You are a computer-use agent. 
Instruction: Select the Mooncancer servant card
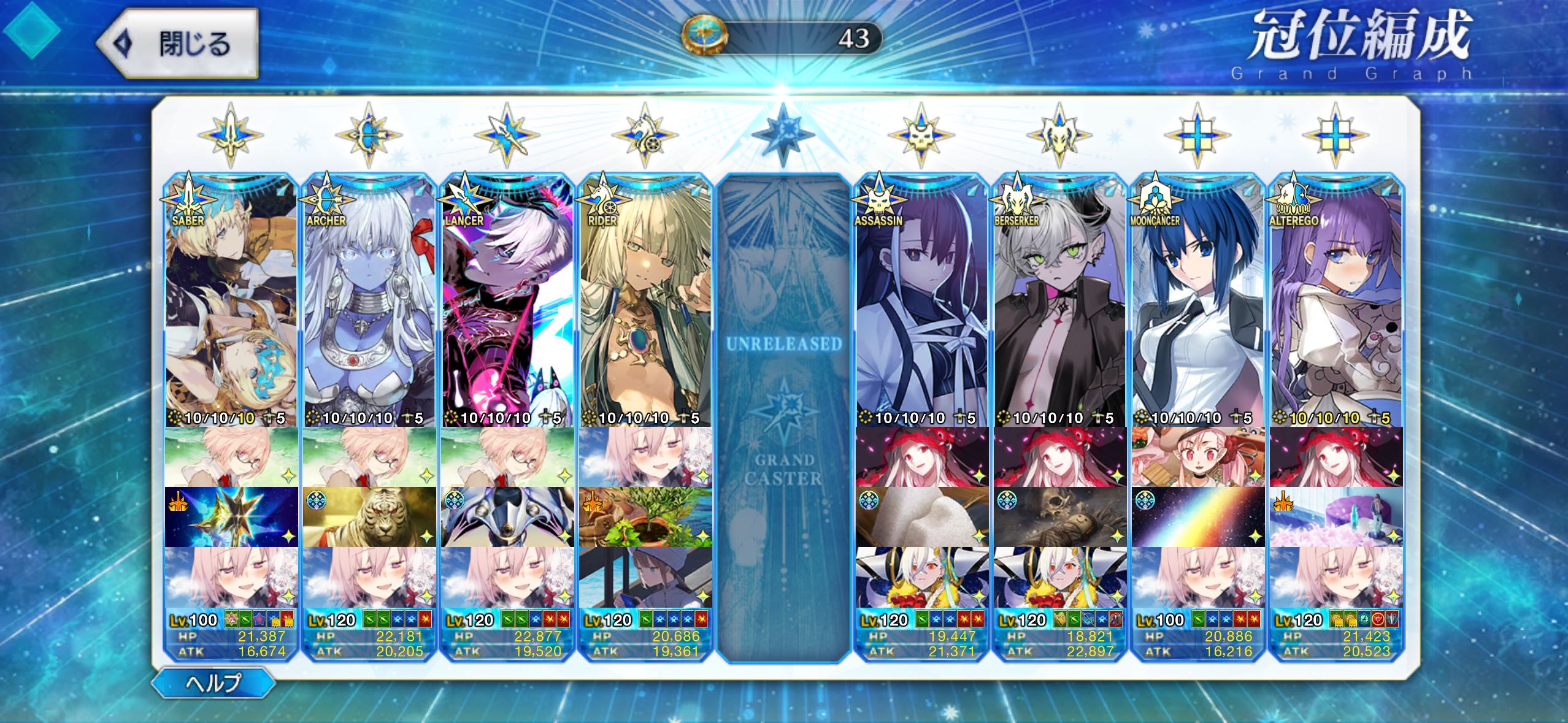(x=1197, y=300)
